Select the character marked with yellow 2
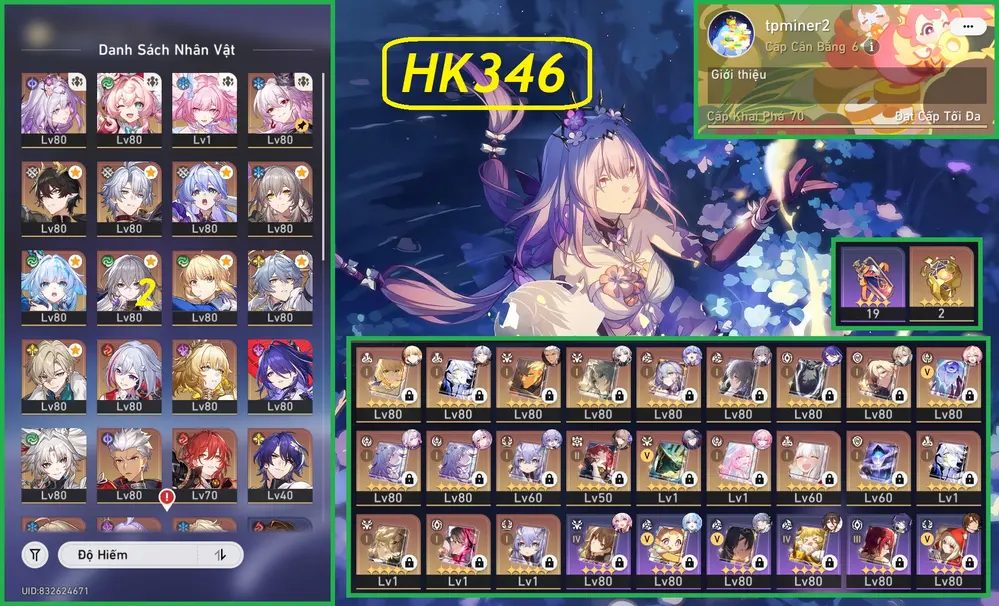The height and width of the screenshot is (606, 999). 128,285
